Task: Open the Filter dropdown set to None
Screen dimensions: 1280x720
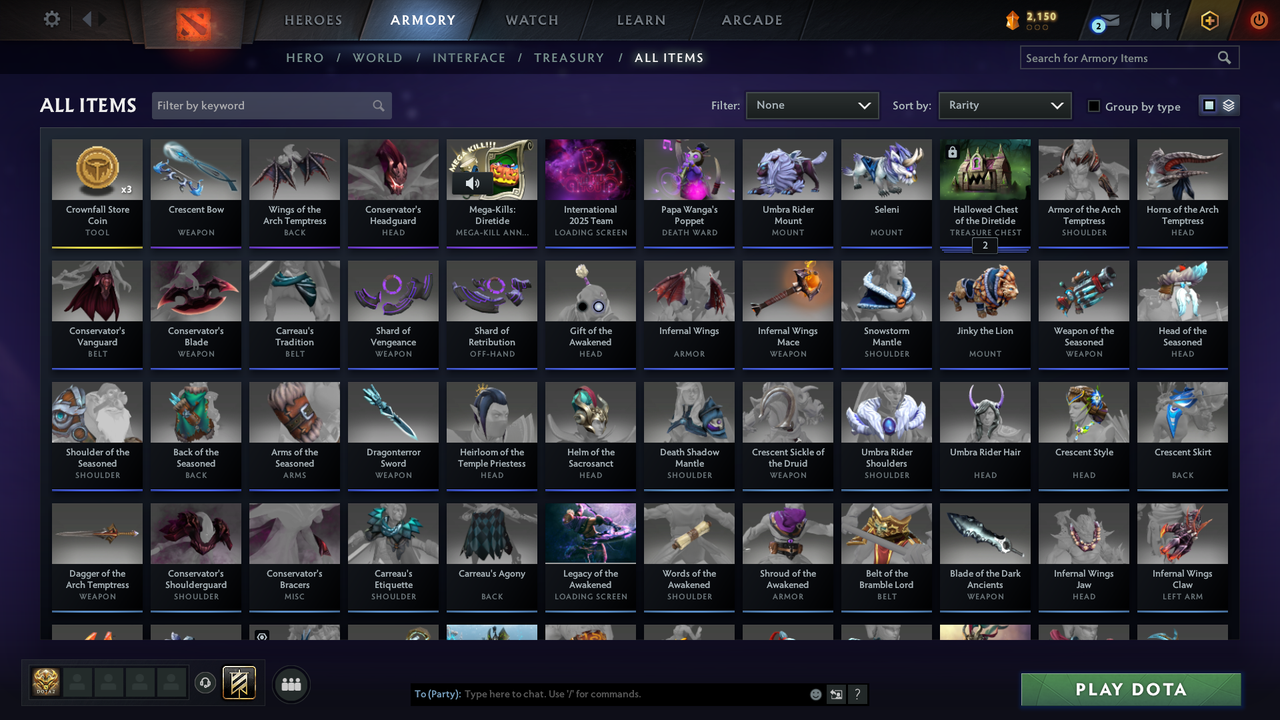Action: (812, 105)
